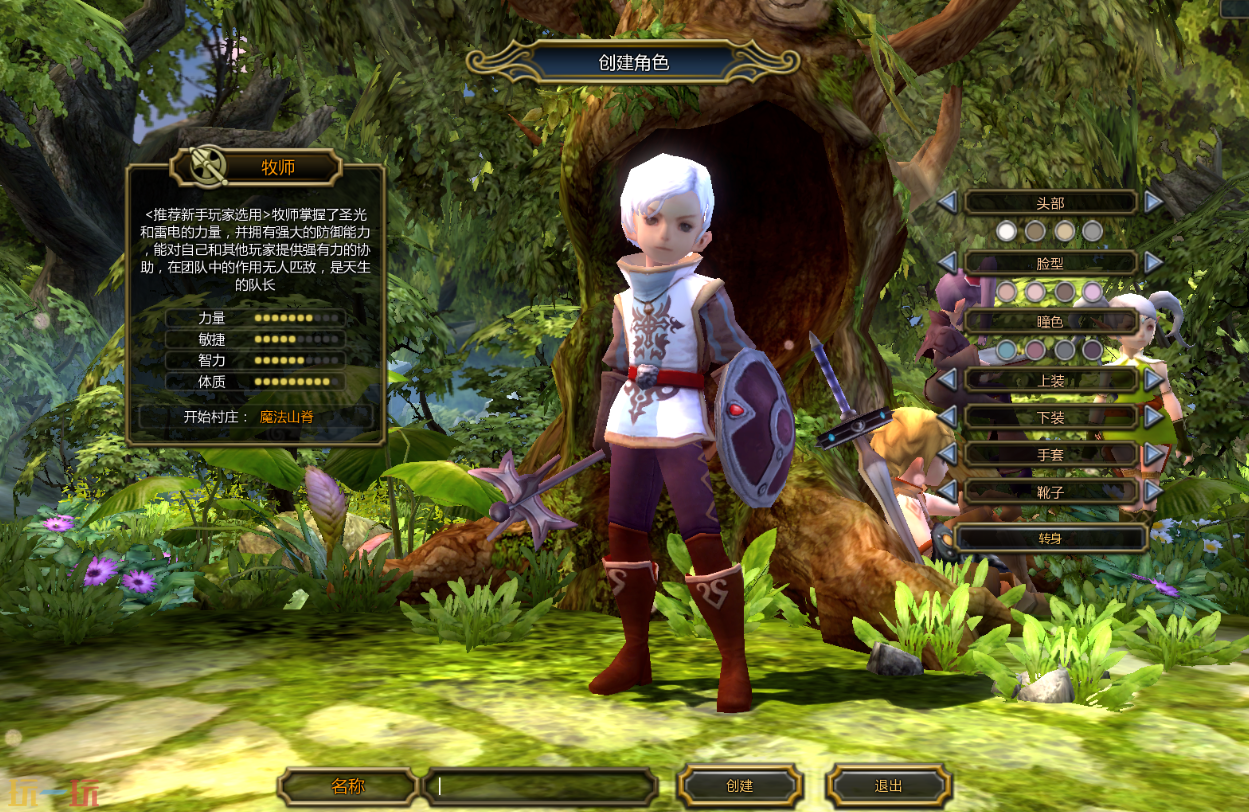Pick the gray hair color swatch
Viewport: 1249px width, 812px height.
[1093, 231]
